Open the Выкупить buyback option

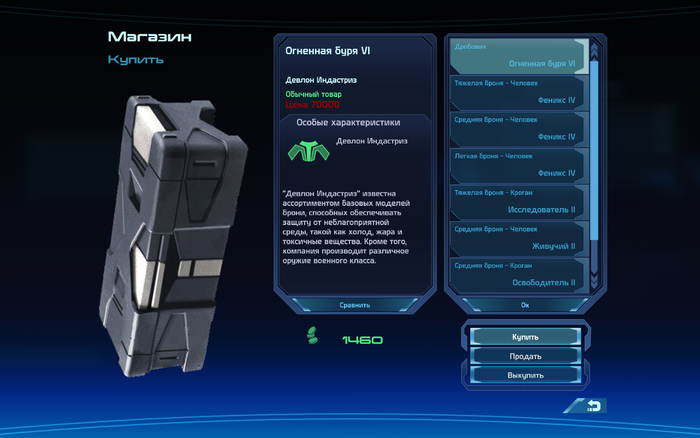pos(525,375)
